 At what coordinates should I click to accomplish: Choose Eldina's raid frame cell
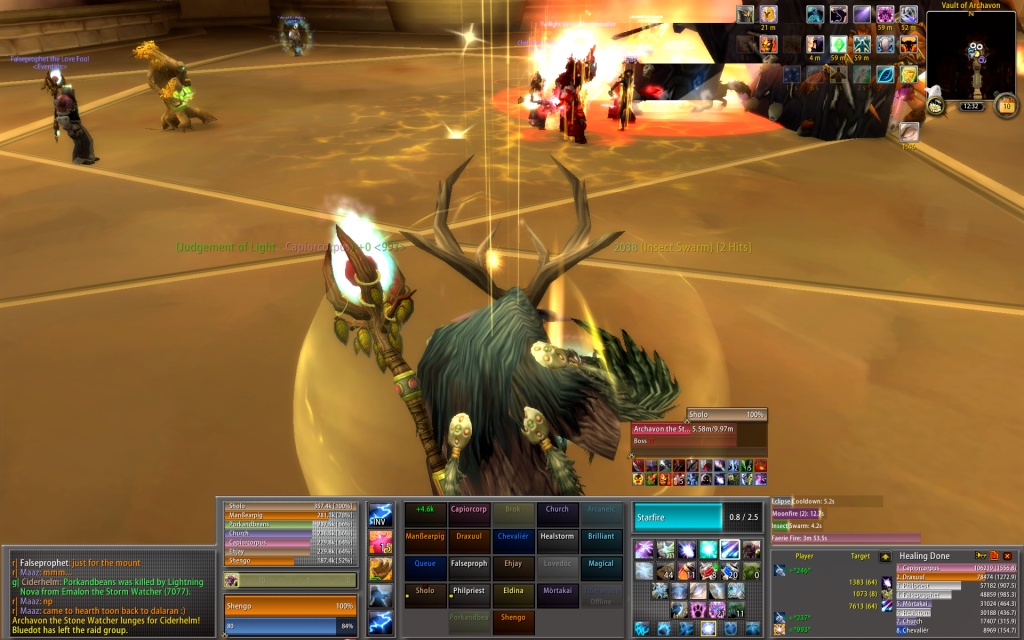click(513, 591)
